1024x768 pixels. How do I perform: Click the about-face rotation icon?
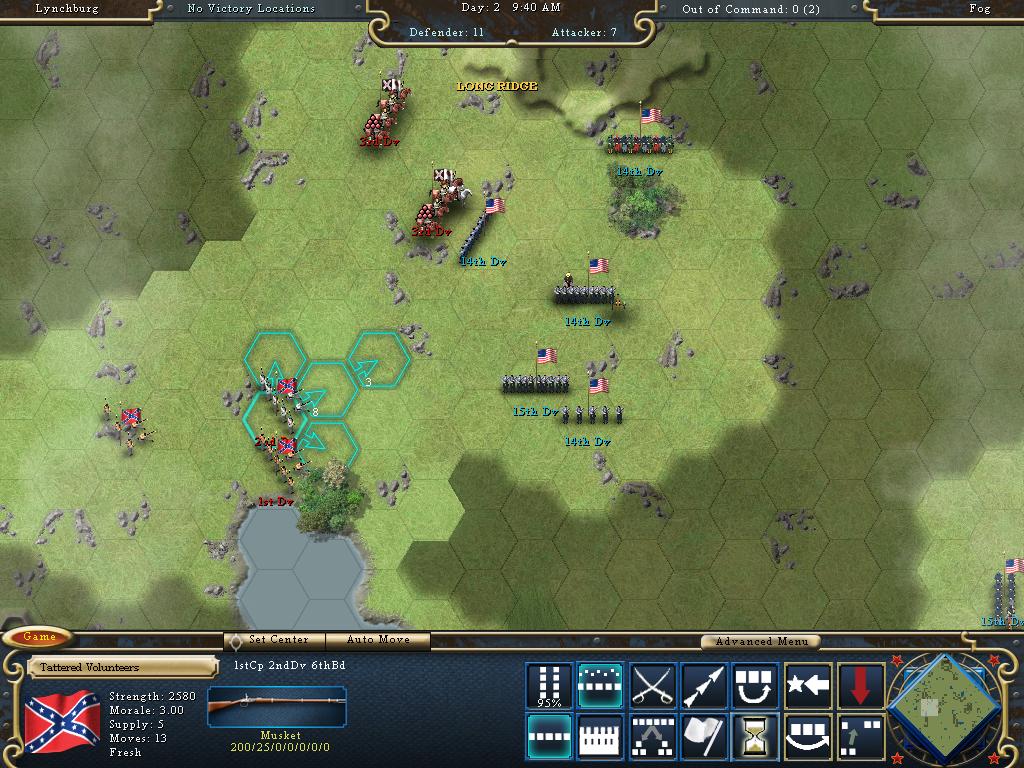pyautogui.click(x=756, y=686)
